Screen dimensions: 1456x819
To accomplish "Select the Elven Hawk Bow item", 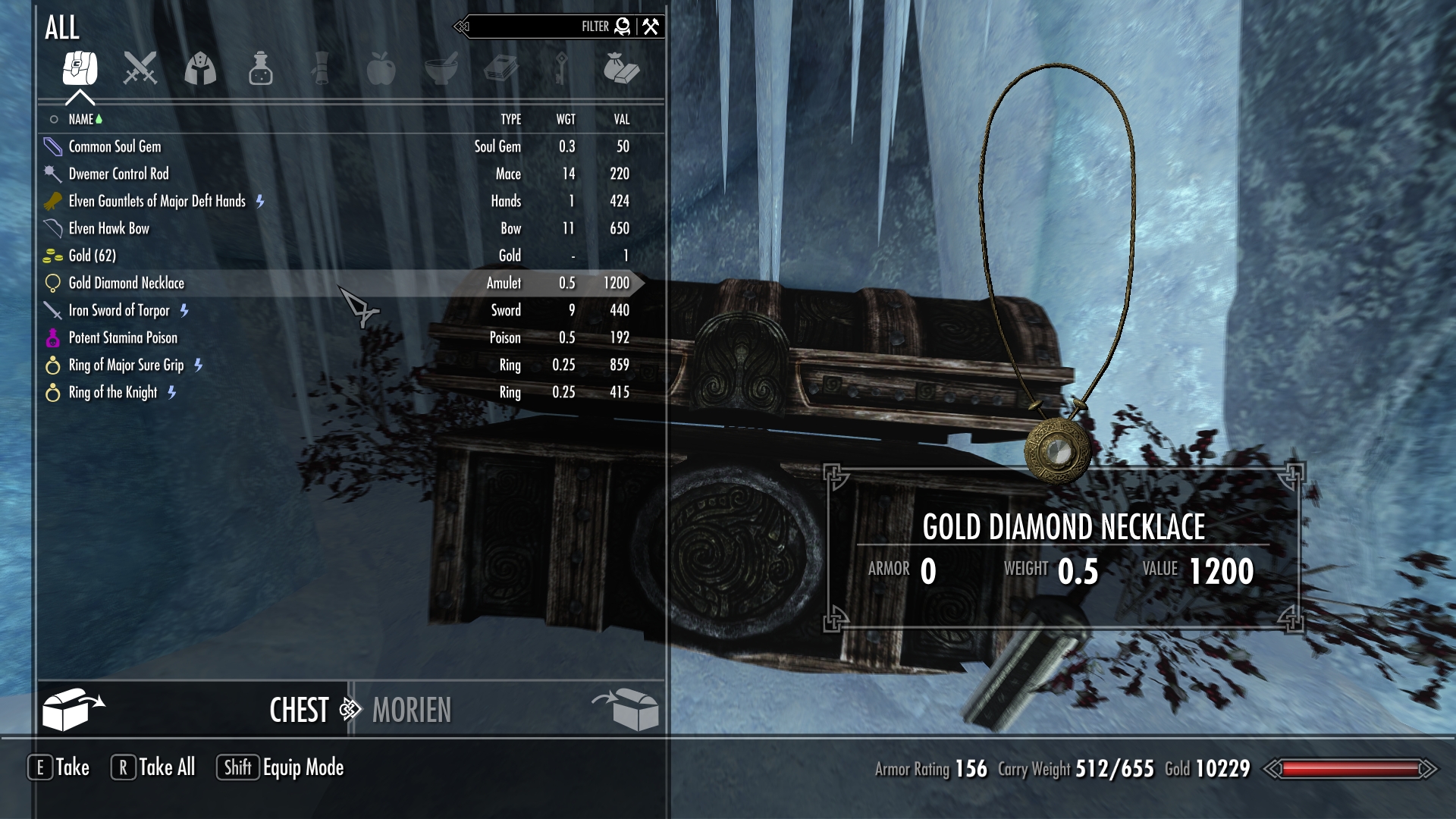I will click(108, 228).
